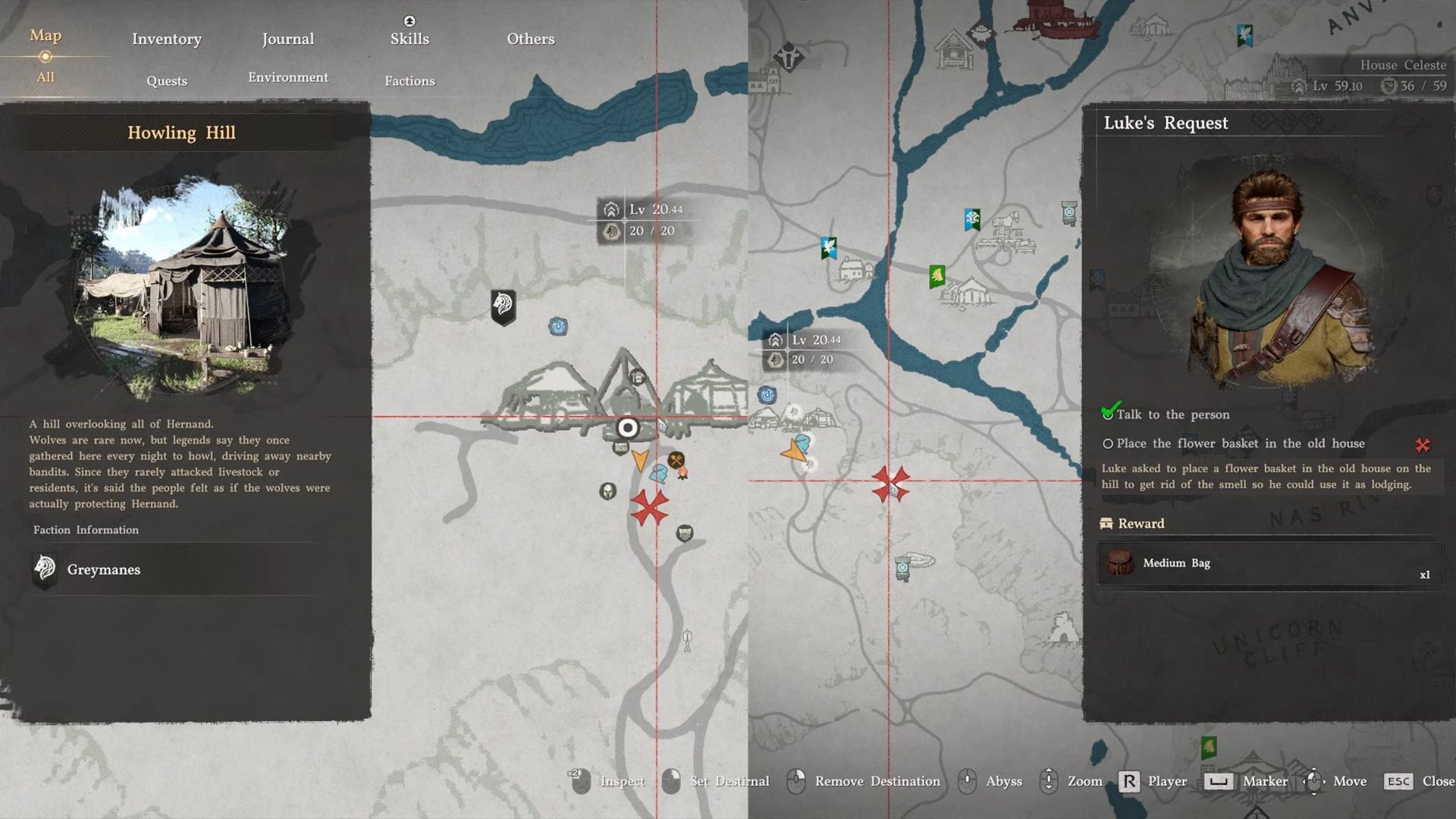Select the green banner marker on the map
The height and width of the screenshot is (819, 1456).
click(x=937, y=276)
